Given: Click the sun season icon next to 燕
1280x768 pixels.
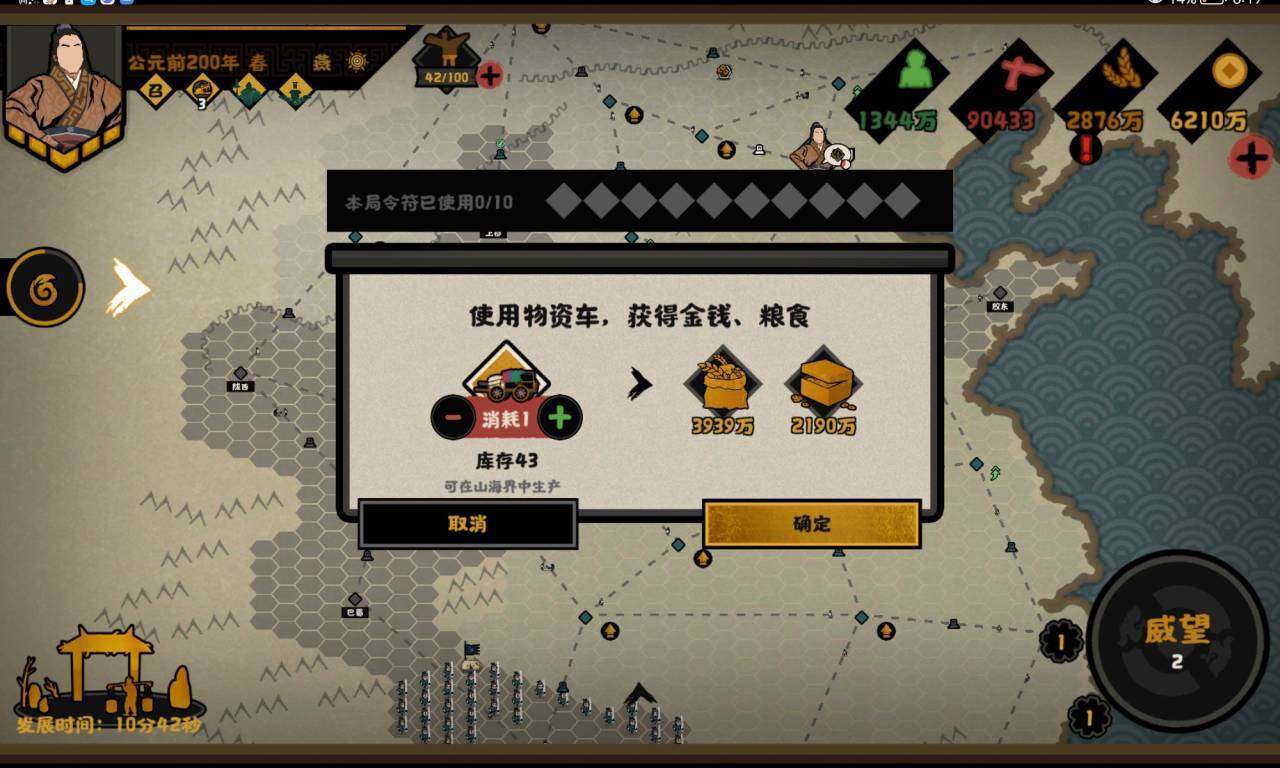Looking at the screenshot, I should point(355,62).
